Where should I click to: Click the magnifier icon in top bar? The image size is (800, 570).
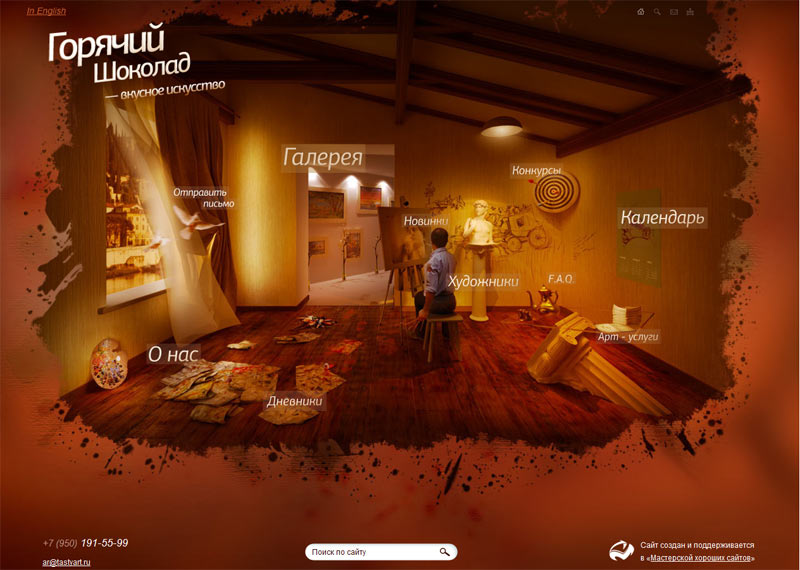tap(657, 12)
